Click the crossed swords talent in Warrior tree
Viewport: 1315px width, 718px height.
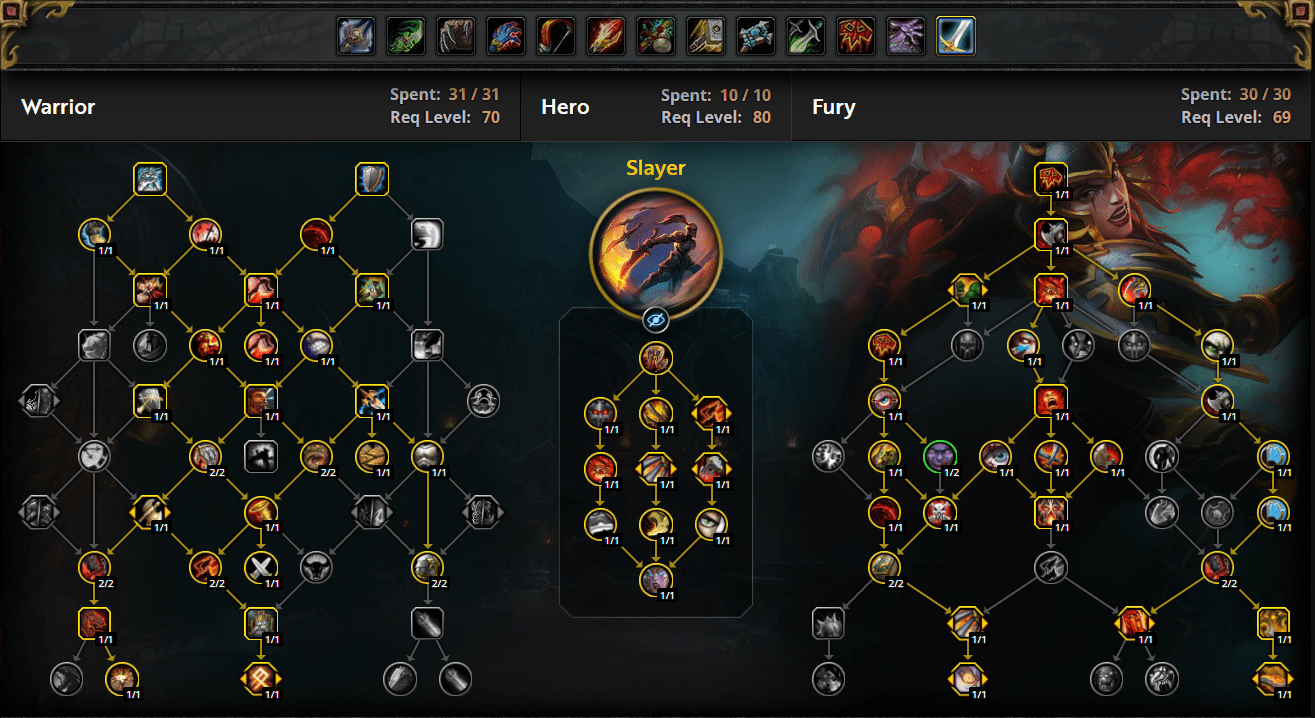[x=261, y=567]
